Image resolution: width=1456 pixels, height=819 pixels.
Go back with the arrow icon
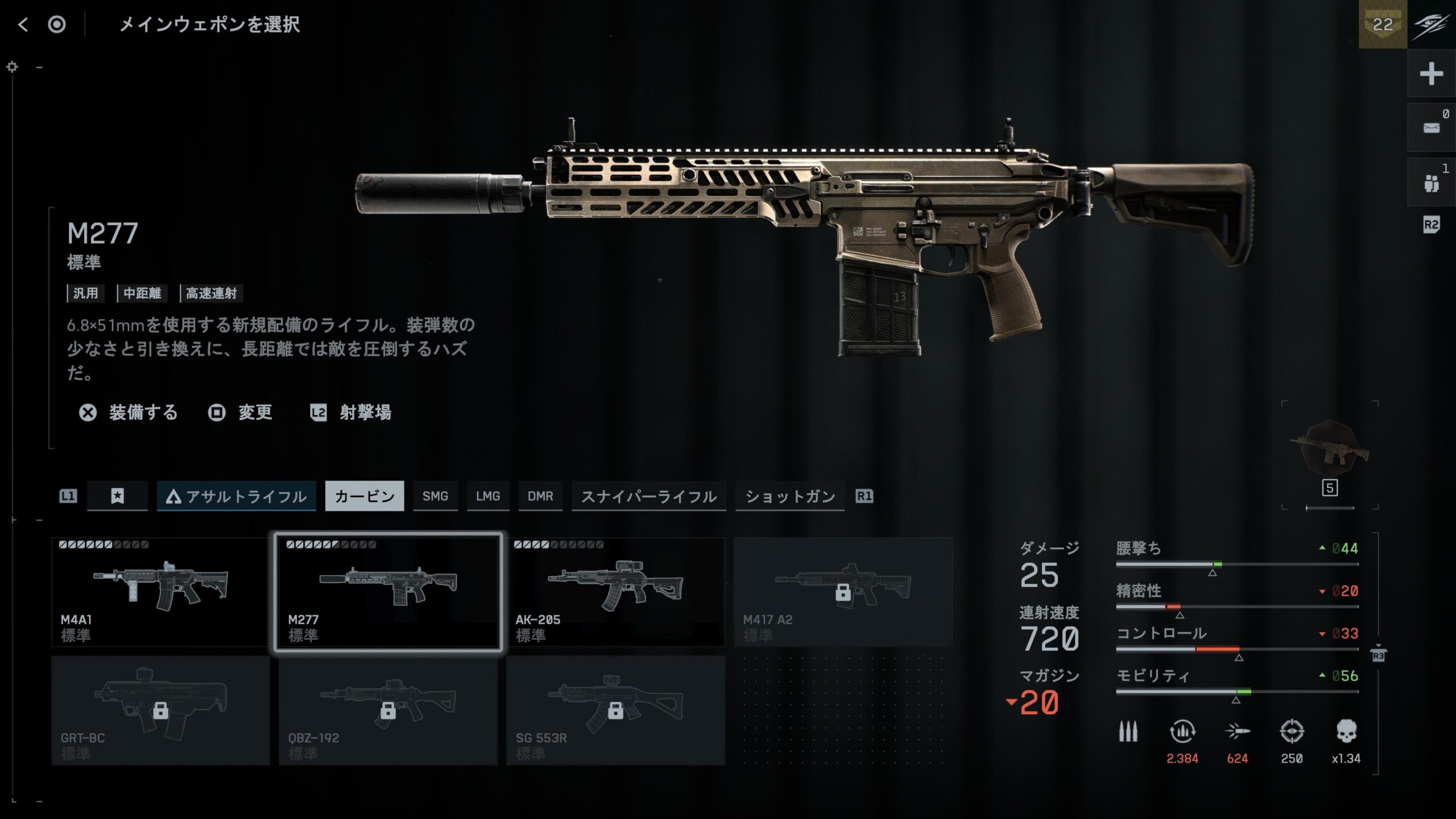point(23,24)
